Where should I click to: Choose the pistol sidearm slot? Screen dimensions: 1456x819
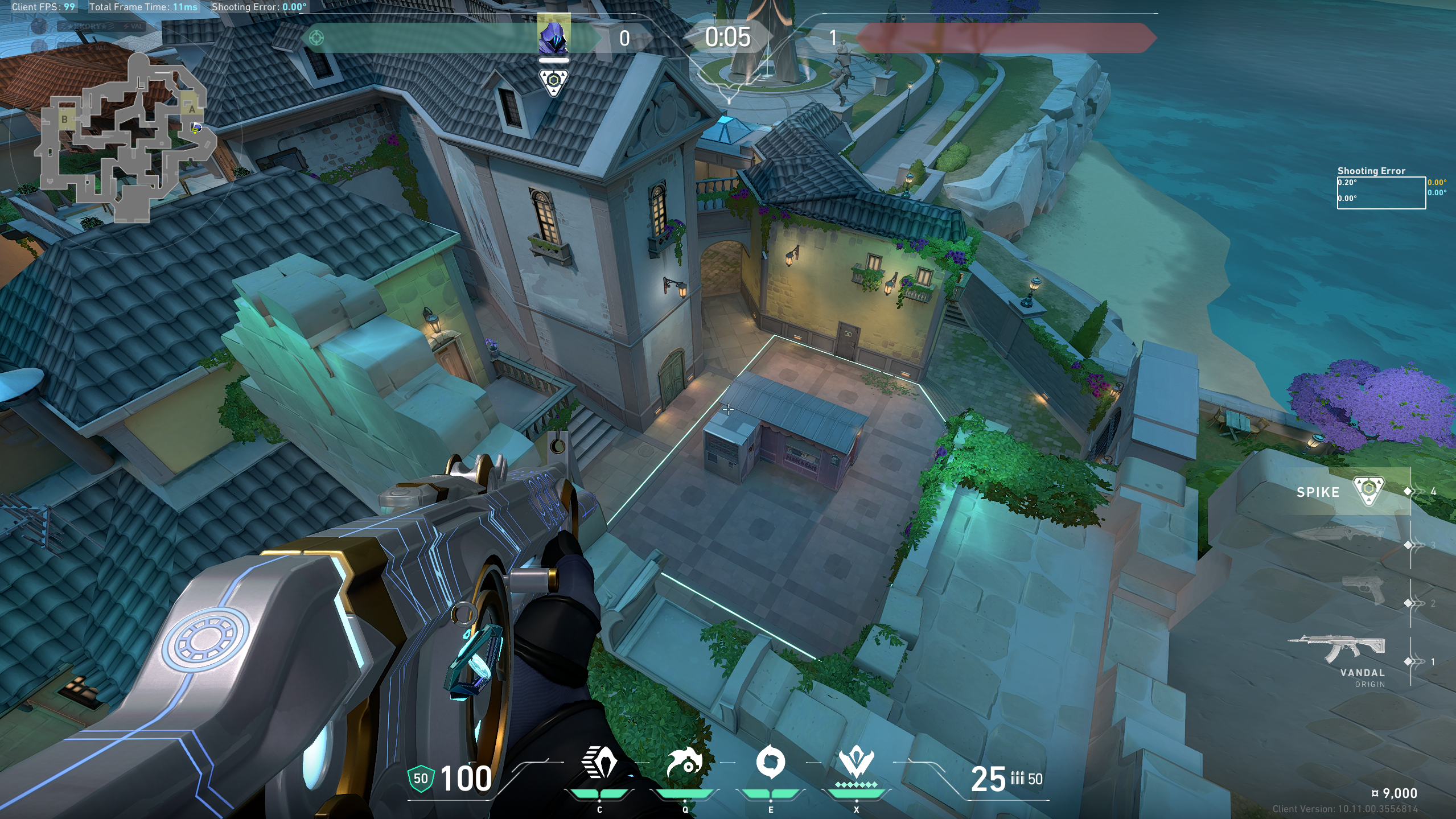pos(1363,589)
